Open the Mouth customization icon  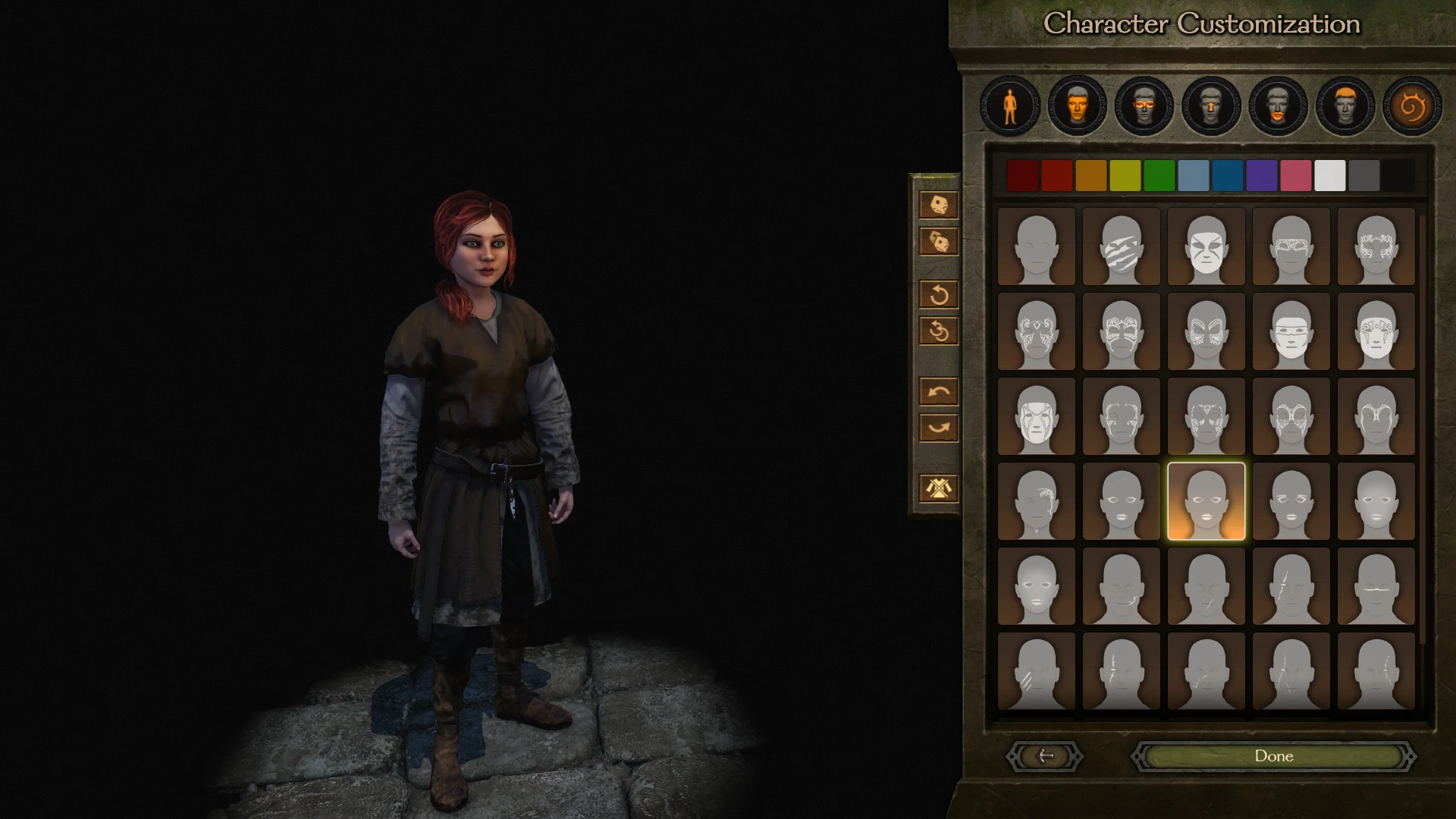(x=1277, y=106)
